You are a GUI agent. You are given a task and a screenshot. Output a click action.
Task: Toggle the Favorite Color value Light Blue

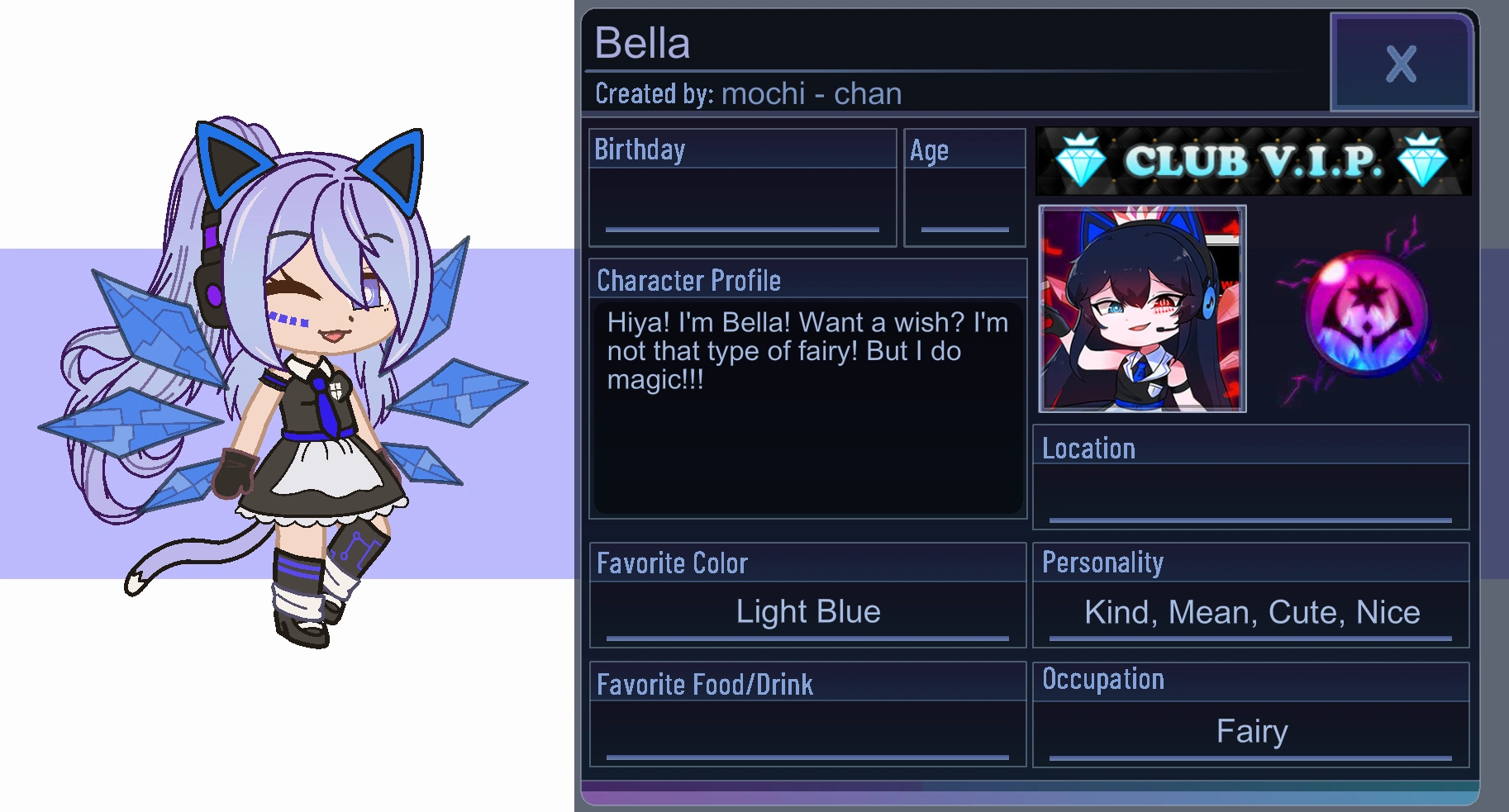pos(807,611)
